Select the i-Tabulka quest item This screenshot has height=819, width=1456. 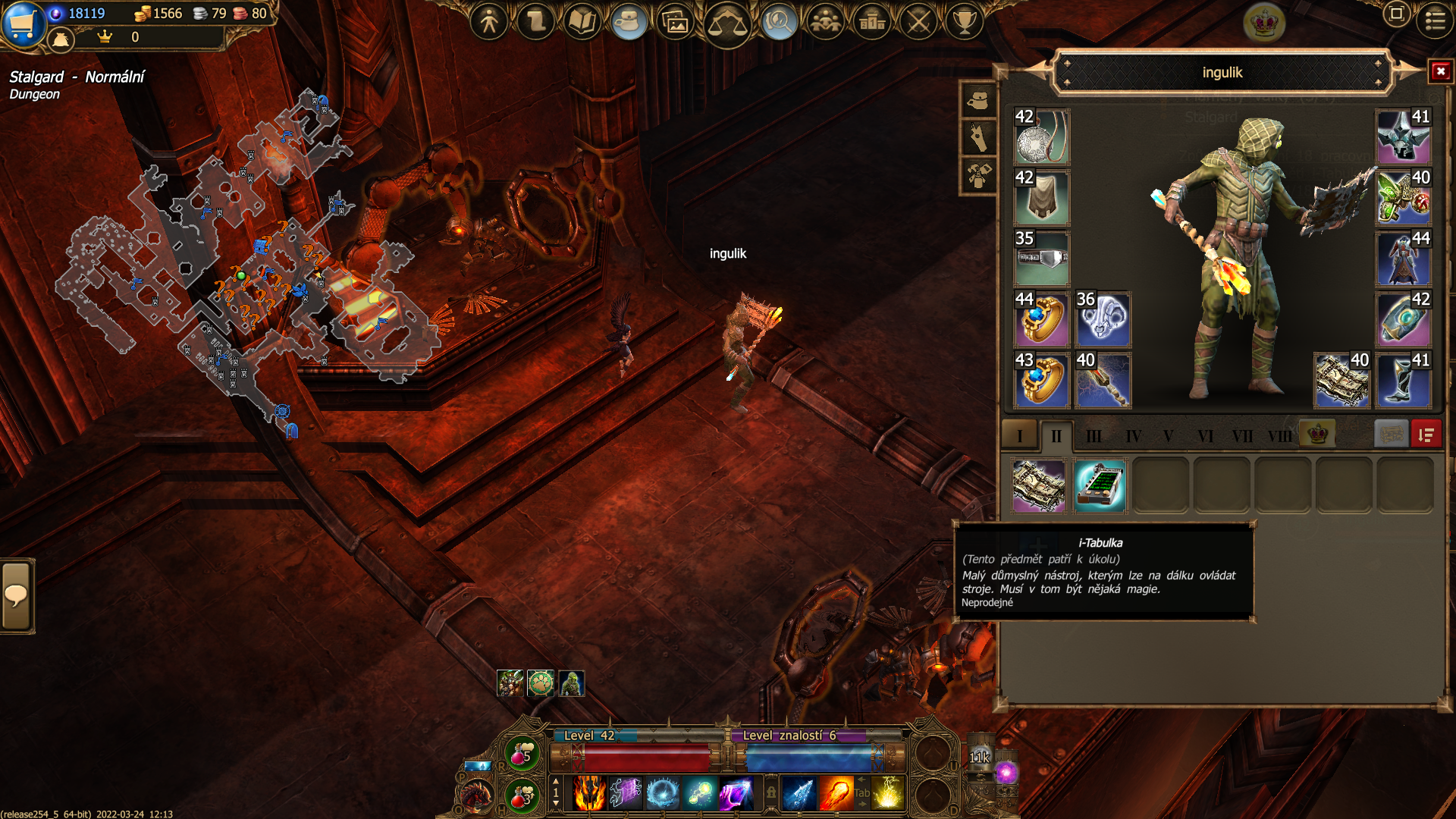[x=1100, y=485]
